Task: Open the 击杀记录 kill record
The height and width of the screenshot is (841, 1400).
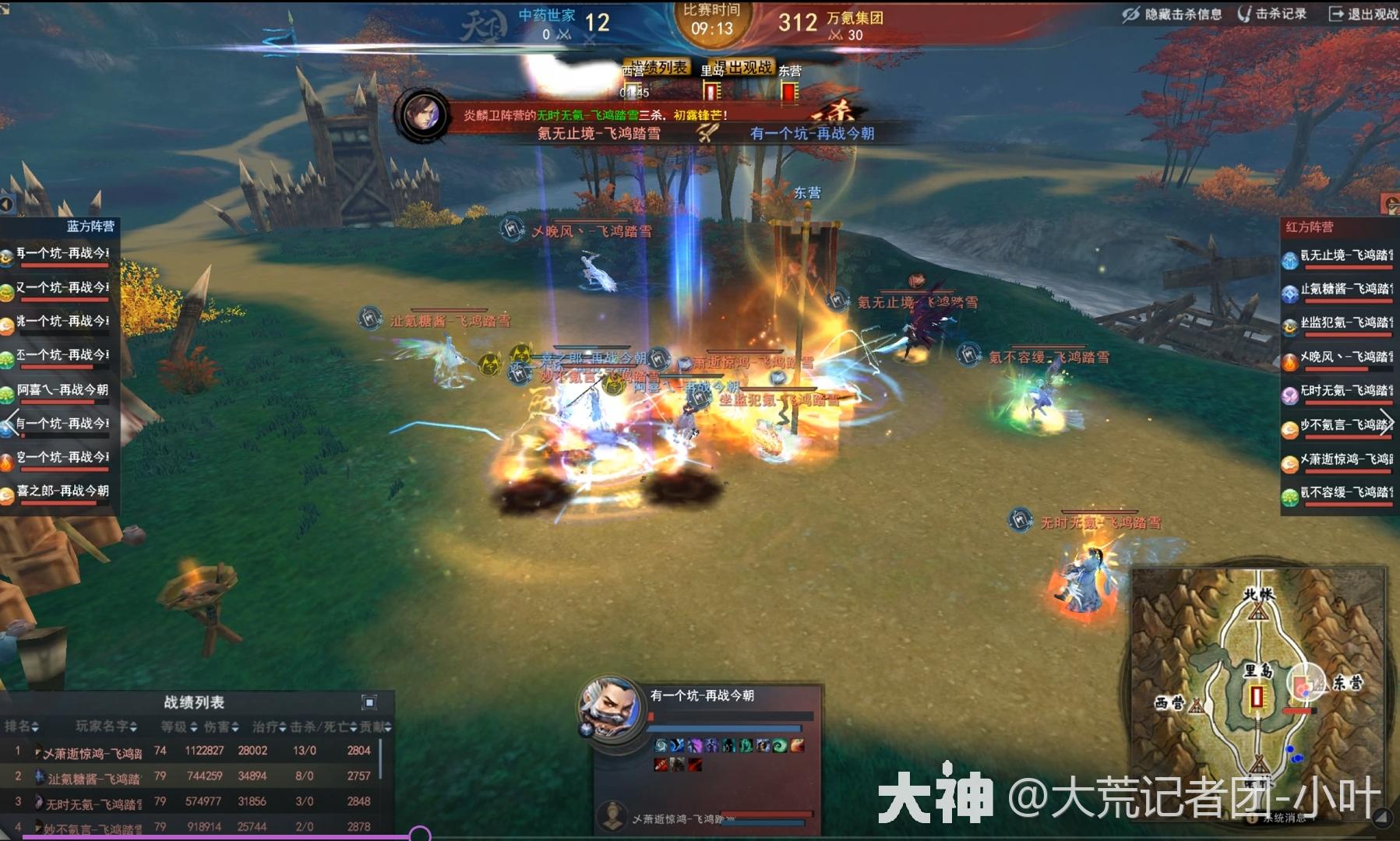Action: 1272,14
